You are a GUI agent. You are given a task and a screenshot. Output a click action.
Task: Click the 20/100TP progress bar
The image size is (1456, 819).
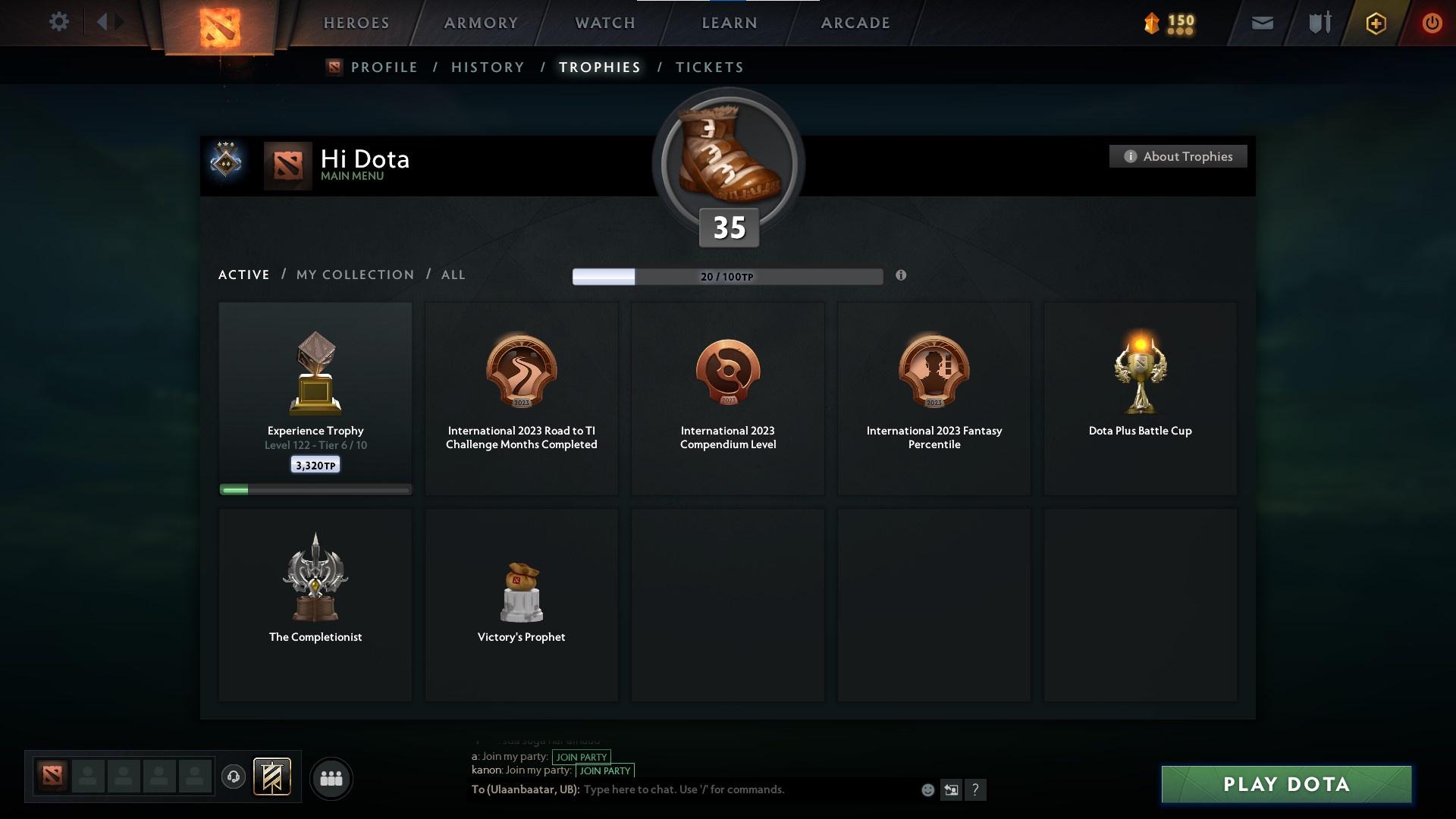[726, 277]
